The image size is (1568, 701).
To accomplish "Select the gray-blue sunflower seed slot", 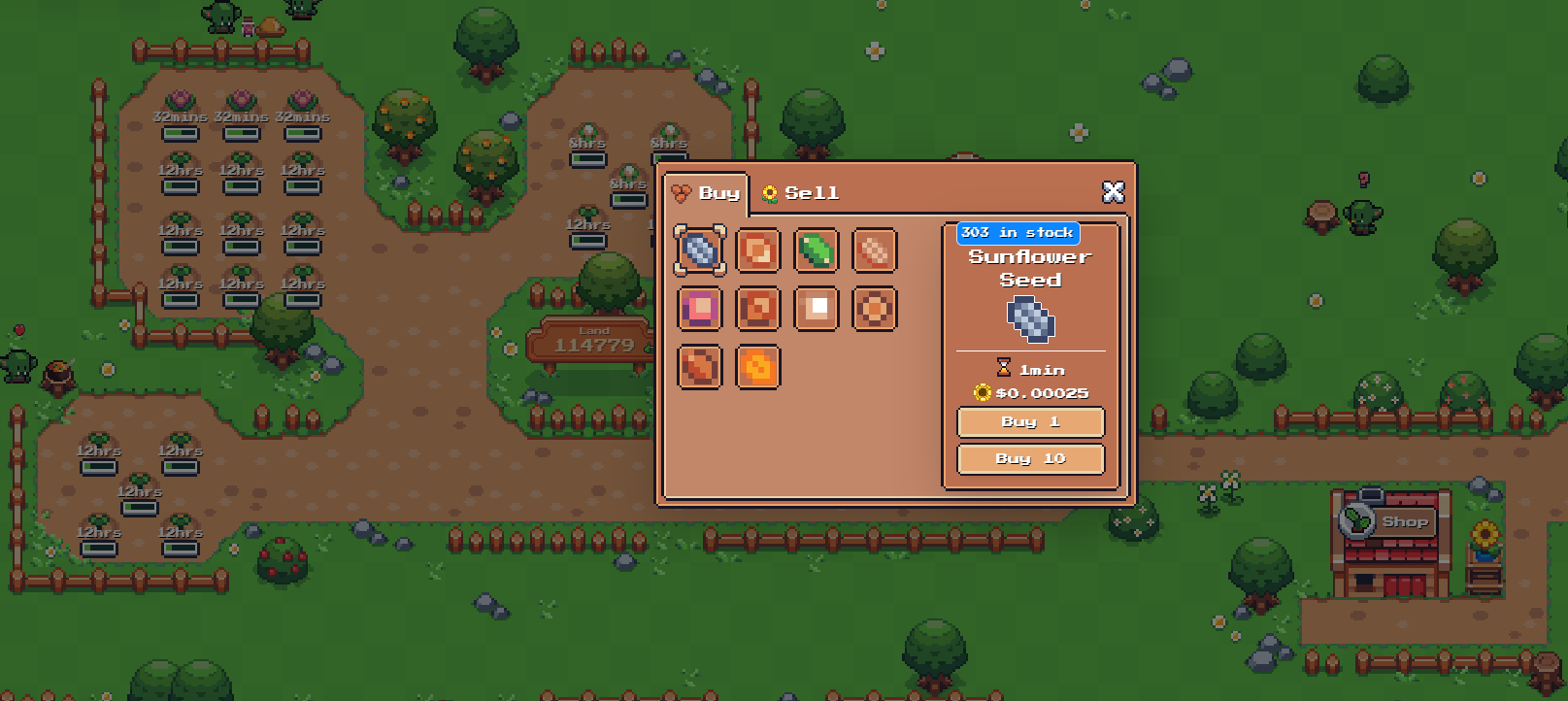I will pyautogui.click(x=700, y=250).
